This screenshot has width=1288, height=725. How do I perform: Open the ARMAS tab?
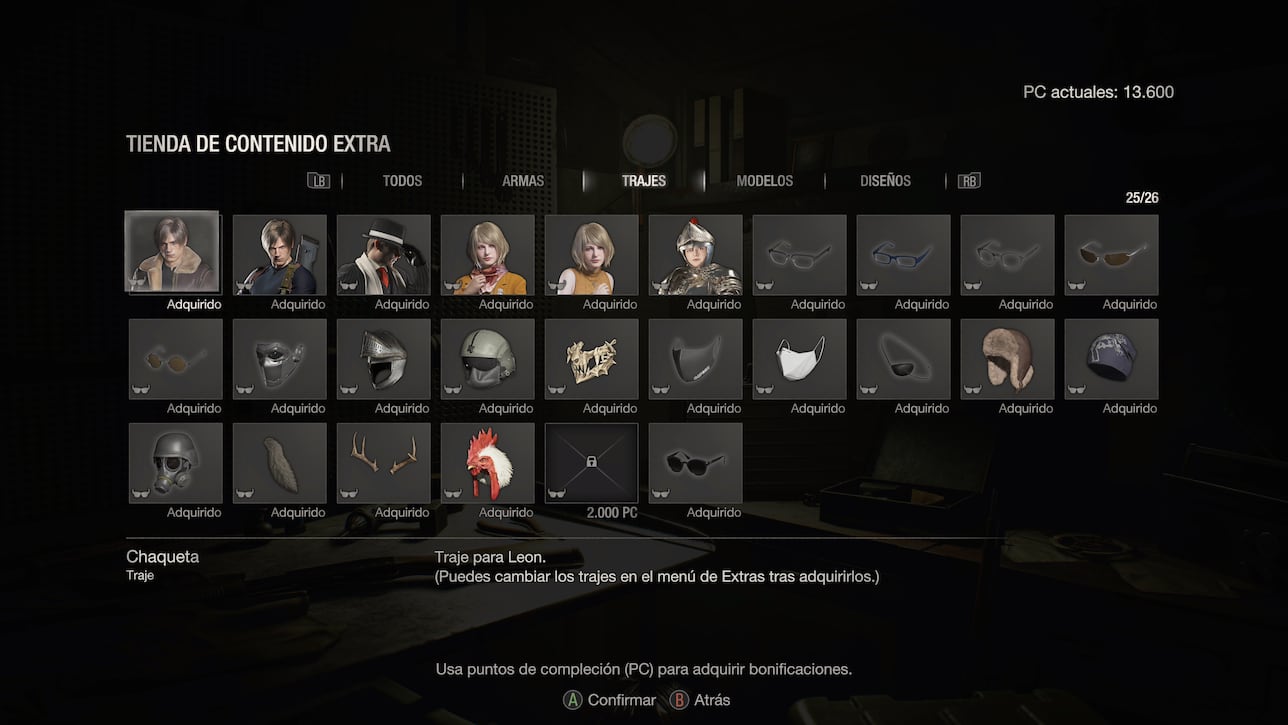pyautogui.click(x=522, y=181)
